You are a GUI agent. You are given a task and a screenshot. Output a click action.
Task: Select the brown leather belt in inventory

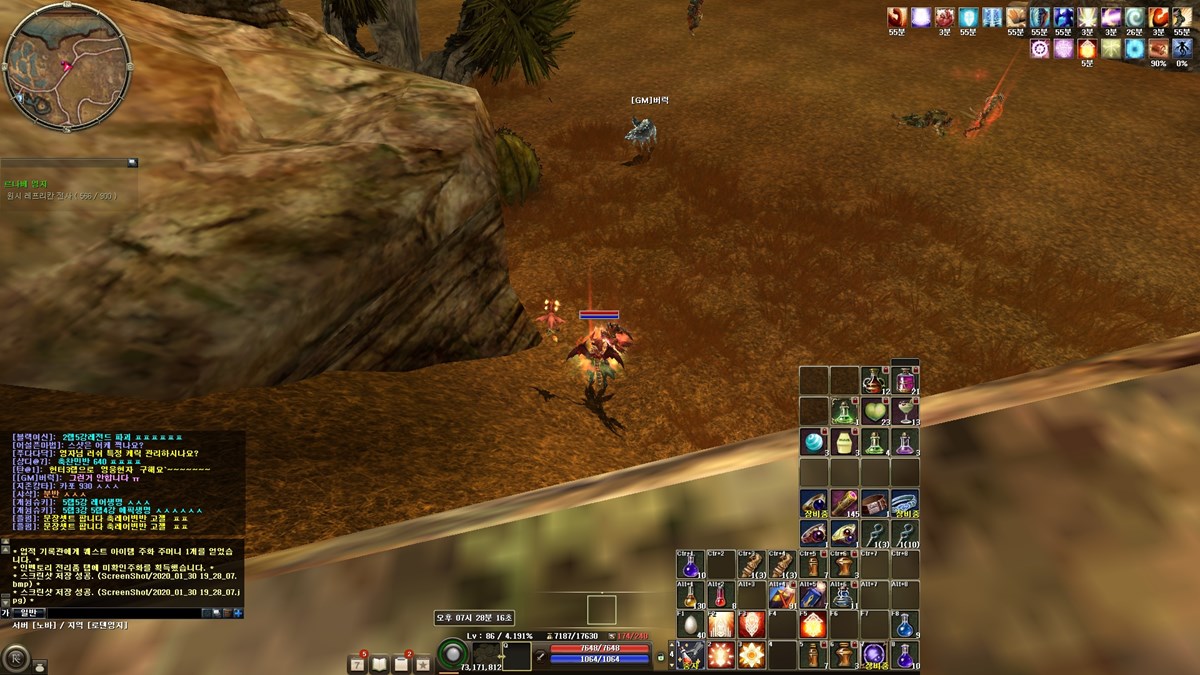pyautogui.click(x=875, y=502)
